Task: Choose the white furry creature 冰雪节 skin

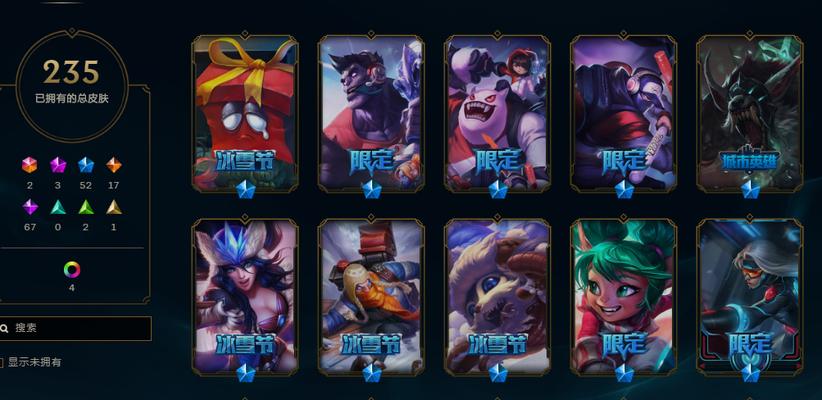Action: (497, 295)
